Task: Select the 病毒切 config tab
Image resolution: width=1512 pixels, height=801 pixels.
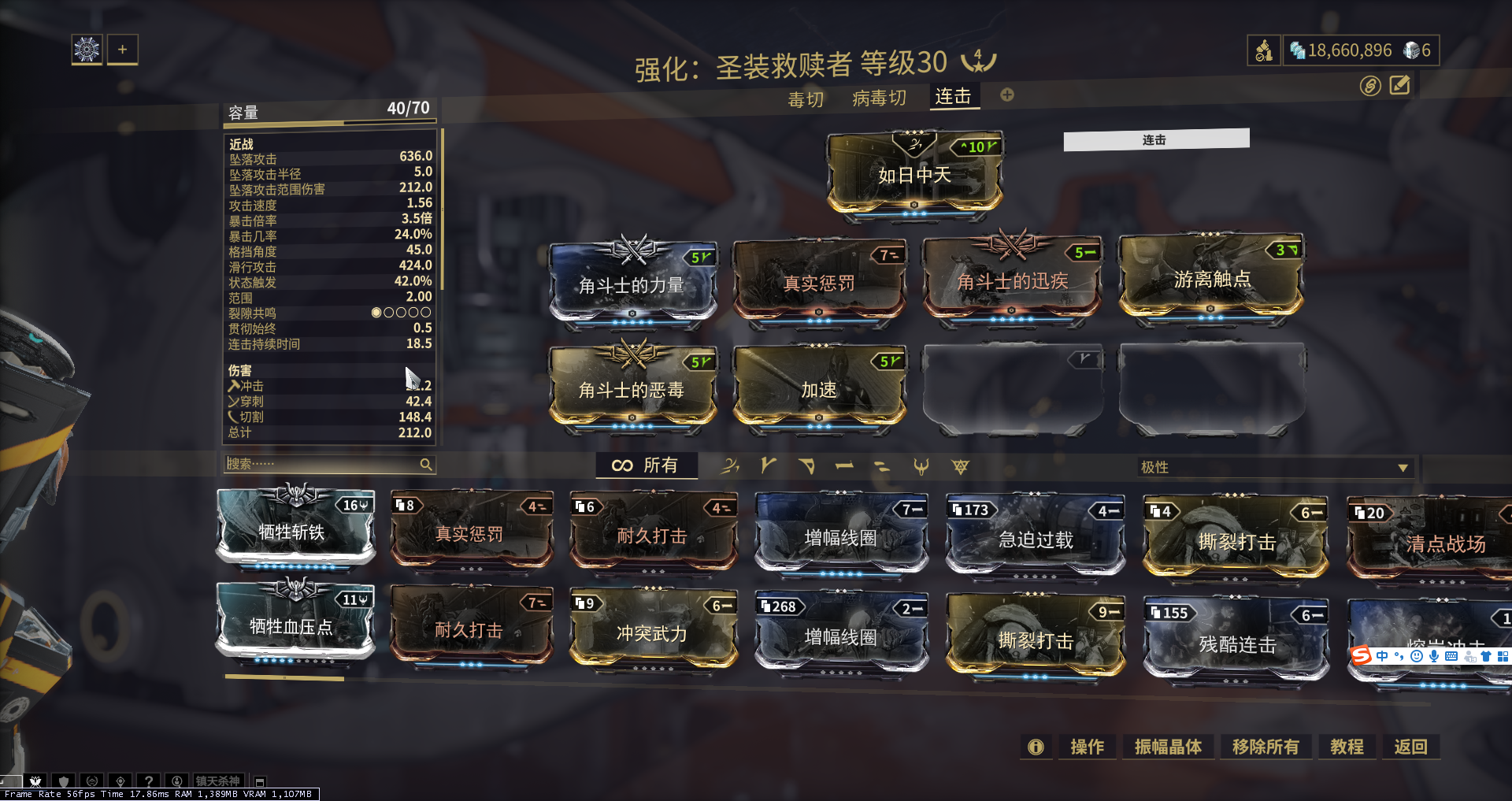Action: click(x=879, y=98)
